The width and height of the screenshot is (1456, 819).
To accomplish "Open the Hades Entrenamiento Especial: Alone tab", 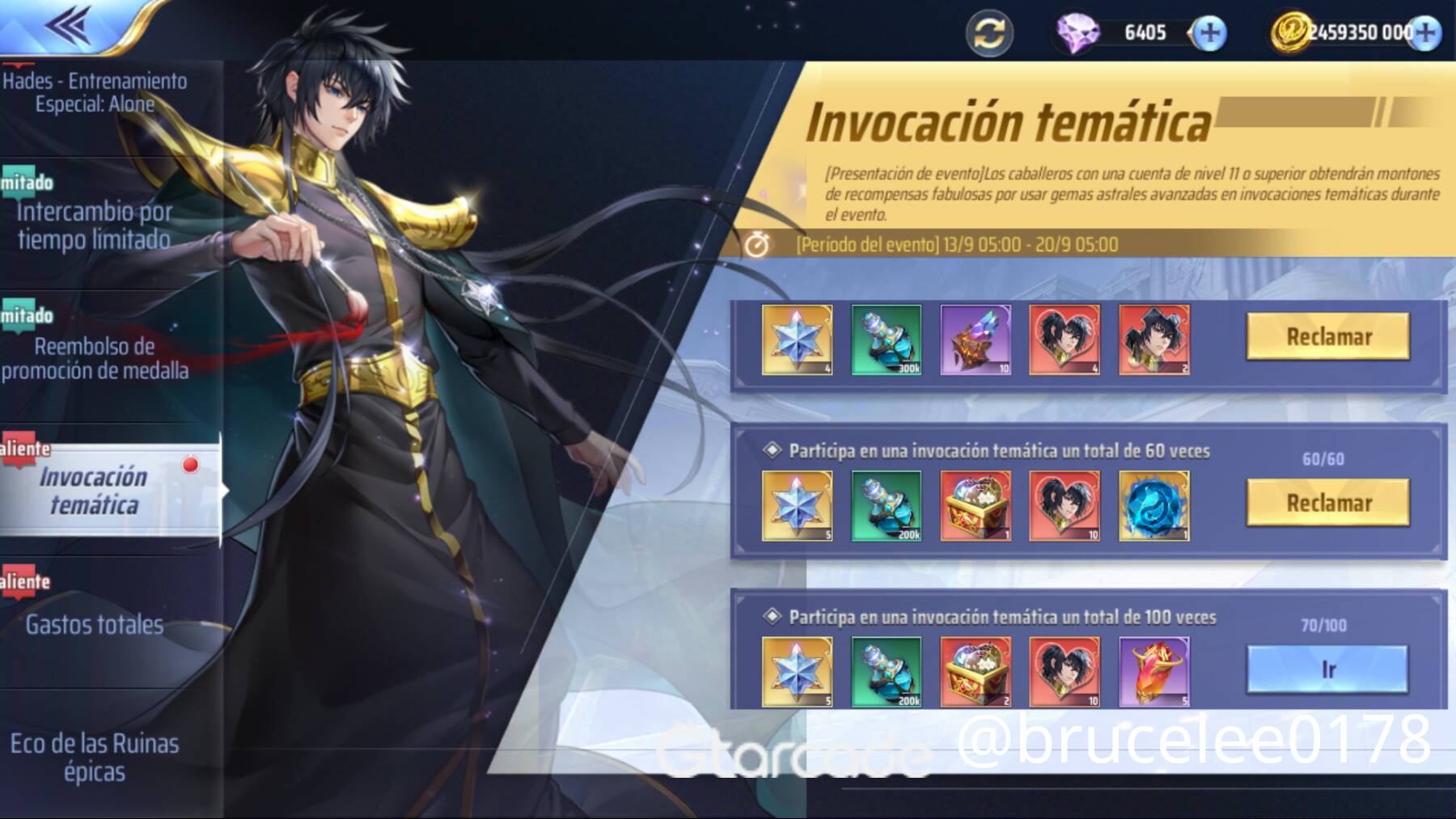I will tap(95, 92).
